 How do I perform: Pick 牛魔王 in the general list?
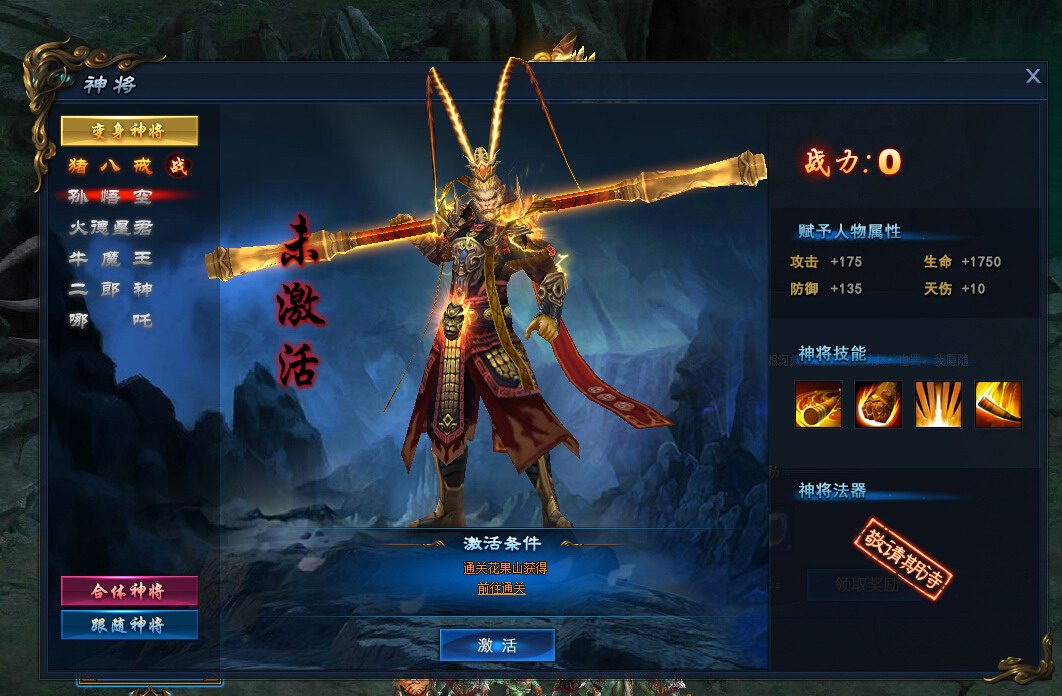(111, 259)
